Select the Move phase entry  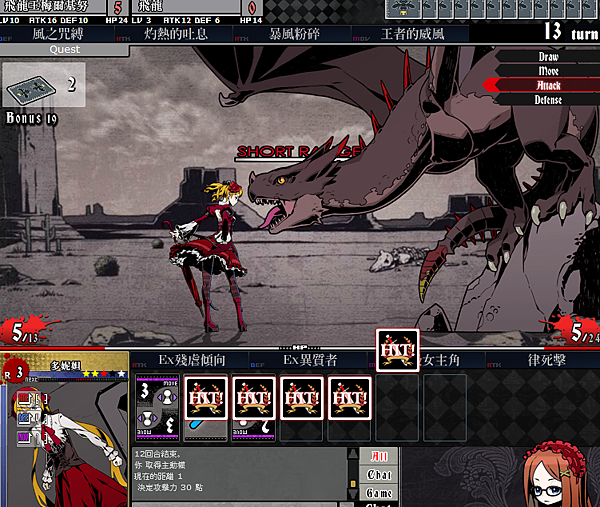[x=549, y=71]
